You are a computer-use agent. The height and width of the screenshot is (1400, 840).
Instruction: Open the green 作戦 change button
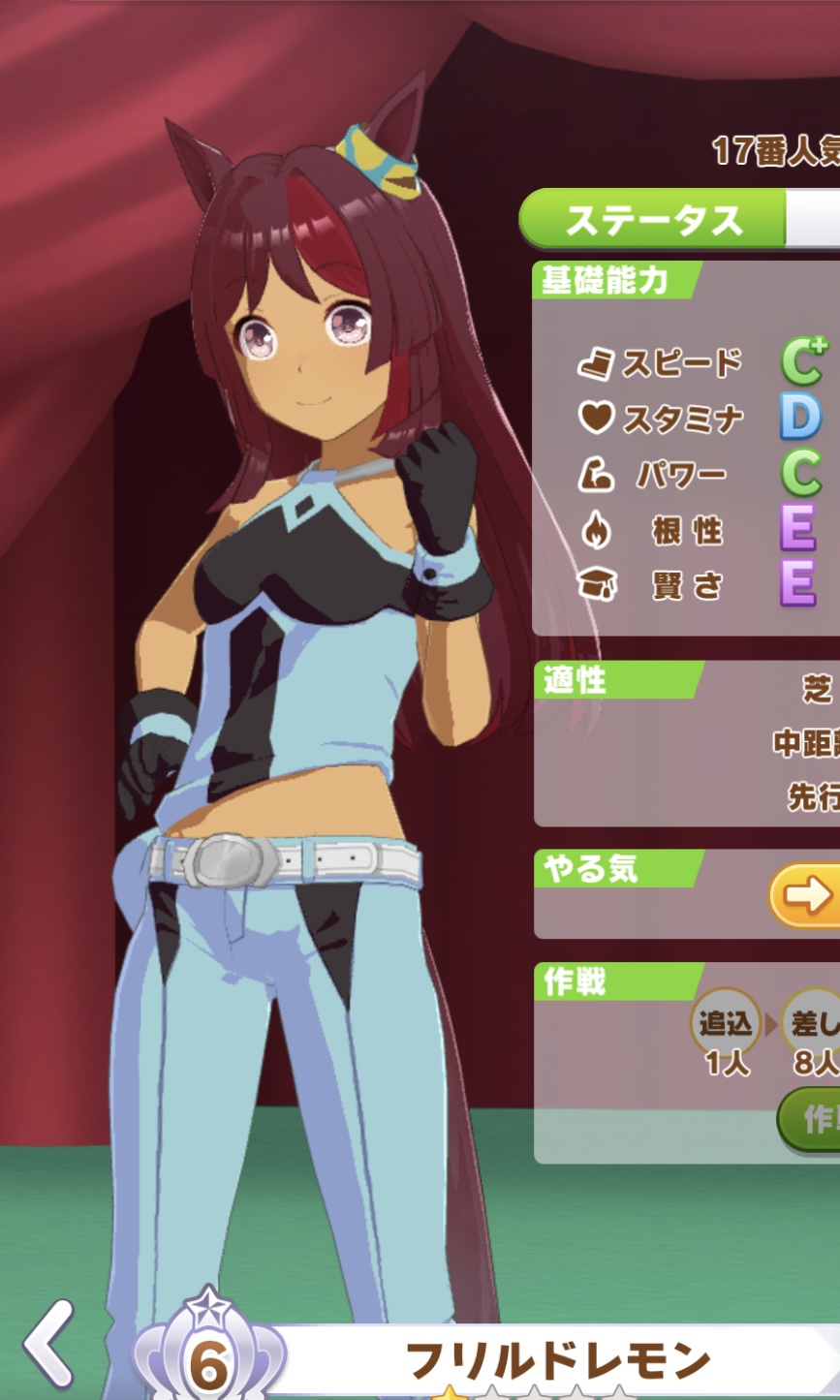point(812,1118)
